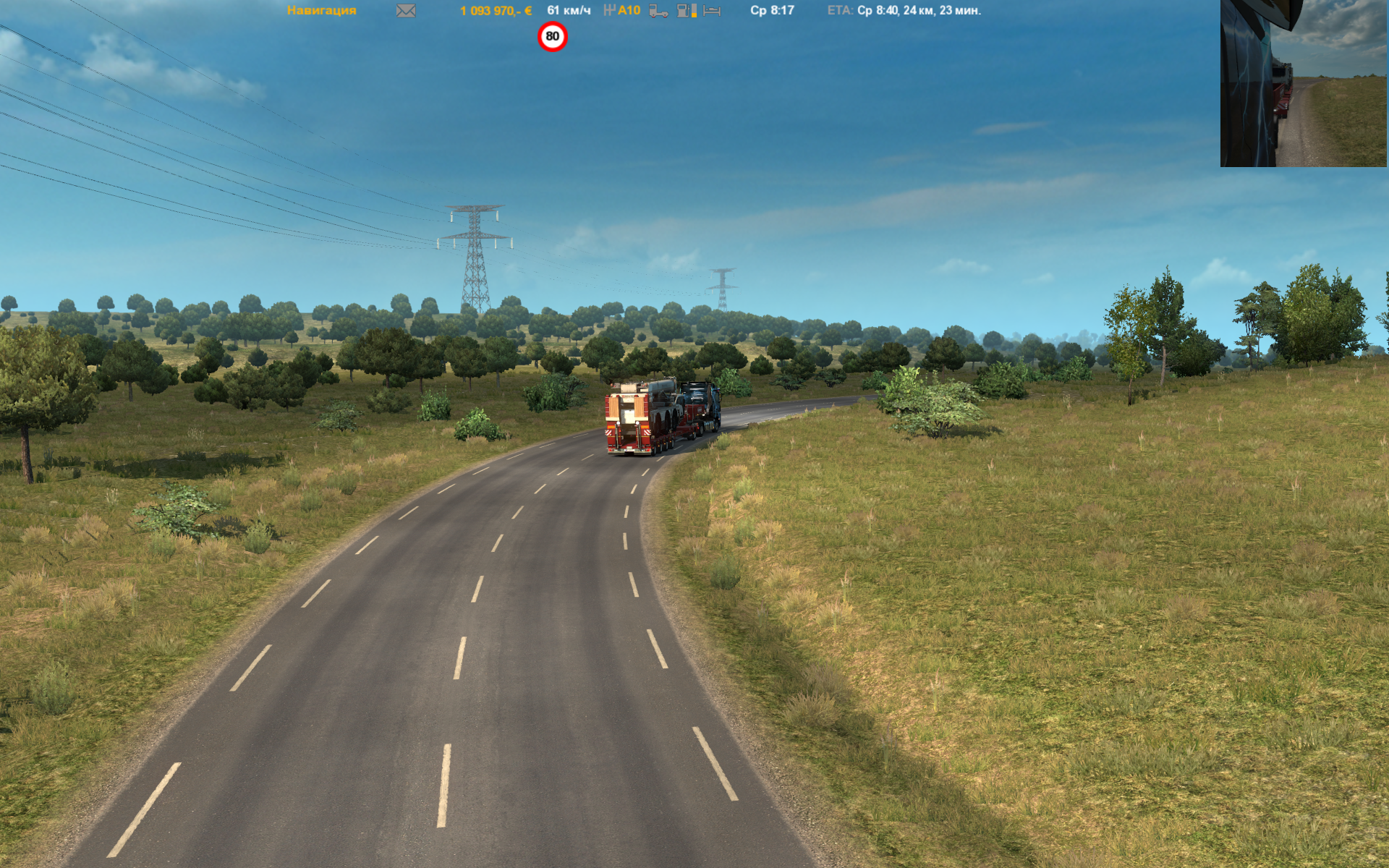Open the mail envelope icon

click(406, 11)
